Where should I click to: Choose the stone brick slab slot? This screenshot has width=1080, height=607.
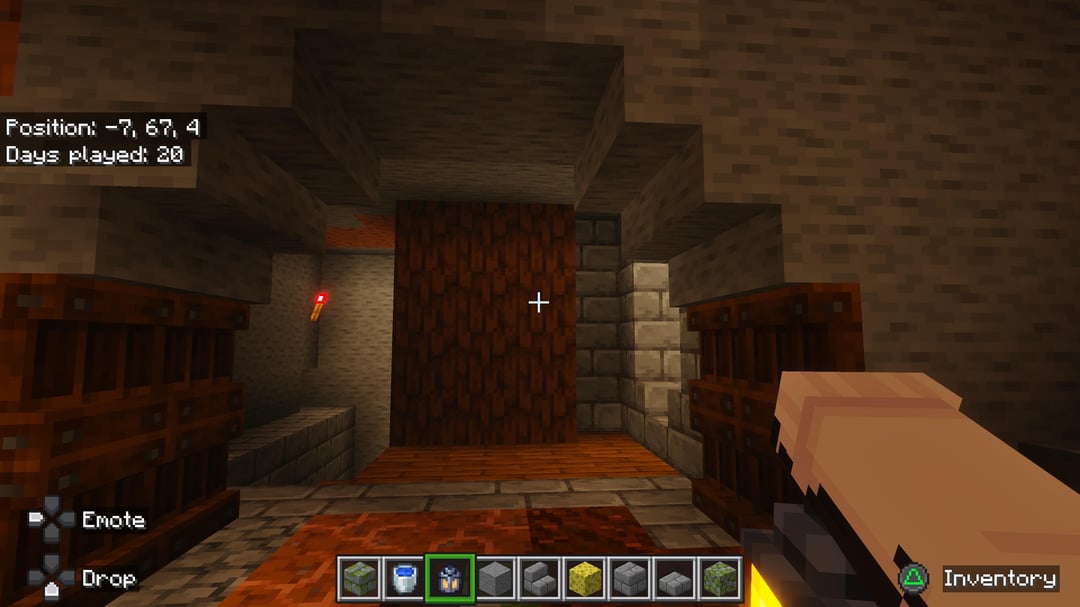click(675, 578)
